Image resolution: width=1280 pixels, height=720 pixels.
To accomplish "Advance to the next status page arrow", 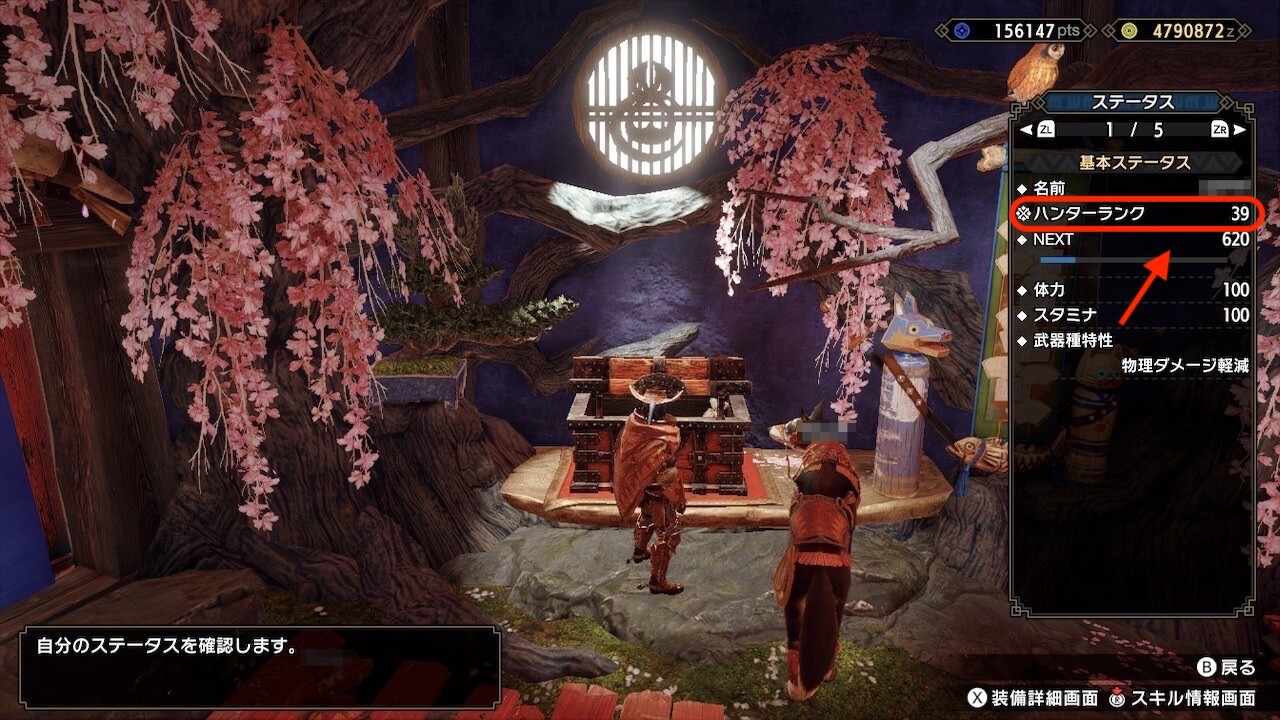I will [1240, 130].
